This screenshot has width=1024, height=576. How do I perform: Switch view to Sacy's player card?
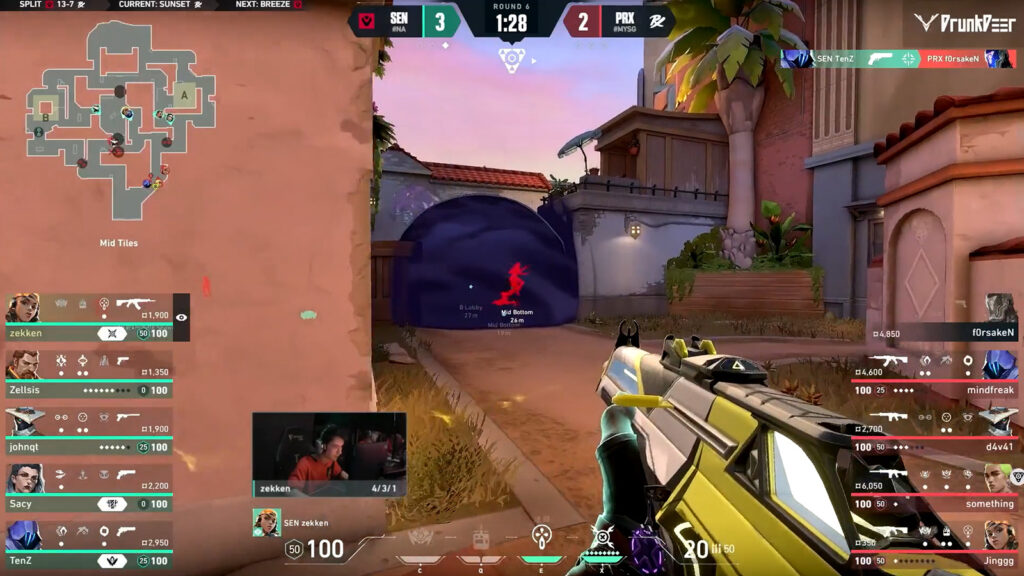90,487
